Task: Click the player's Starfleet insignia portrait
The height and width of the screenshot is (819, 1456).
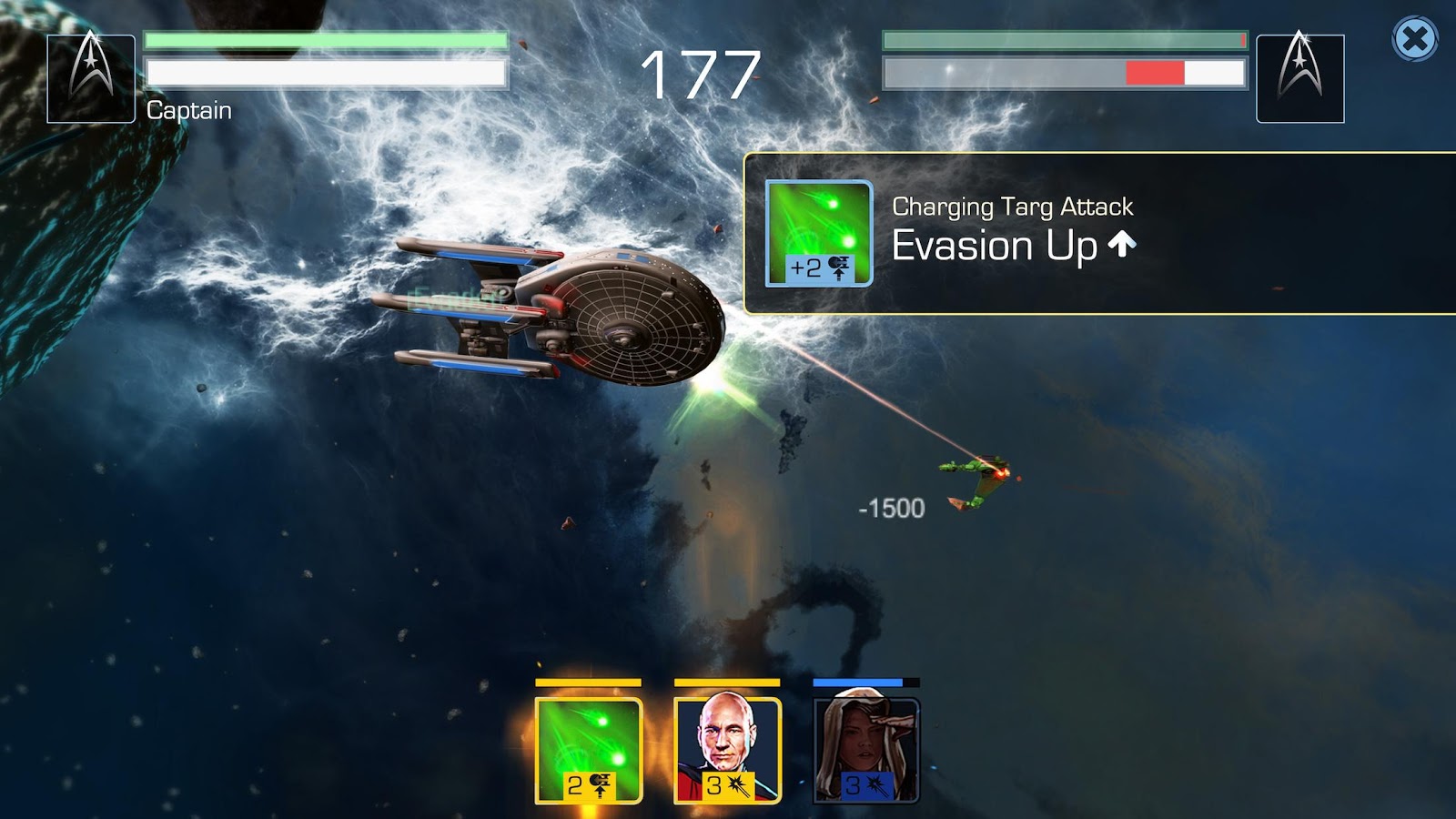Action: [x=91, y=78]
